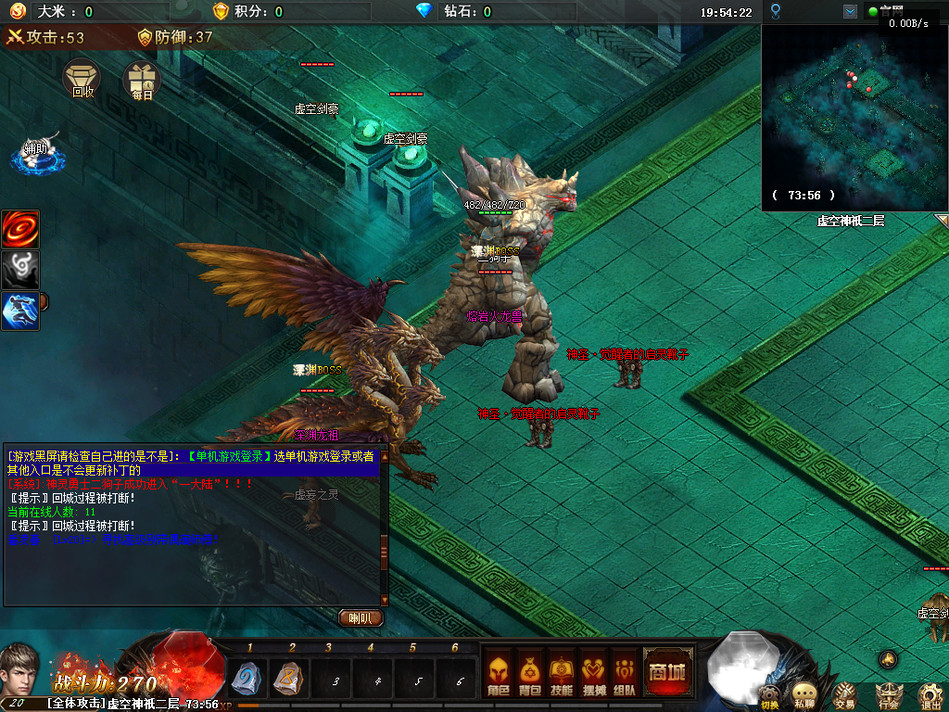Activate the blue dashing figure skill

coord(20,311)
